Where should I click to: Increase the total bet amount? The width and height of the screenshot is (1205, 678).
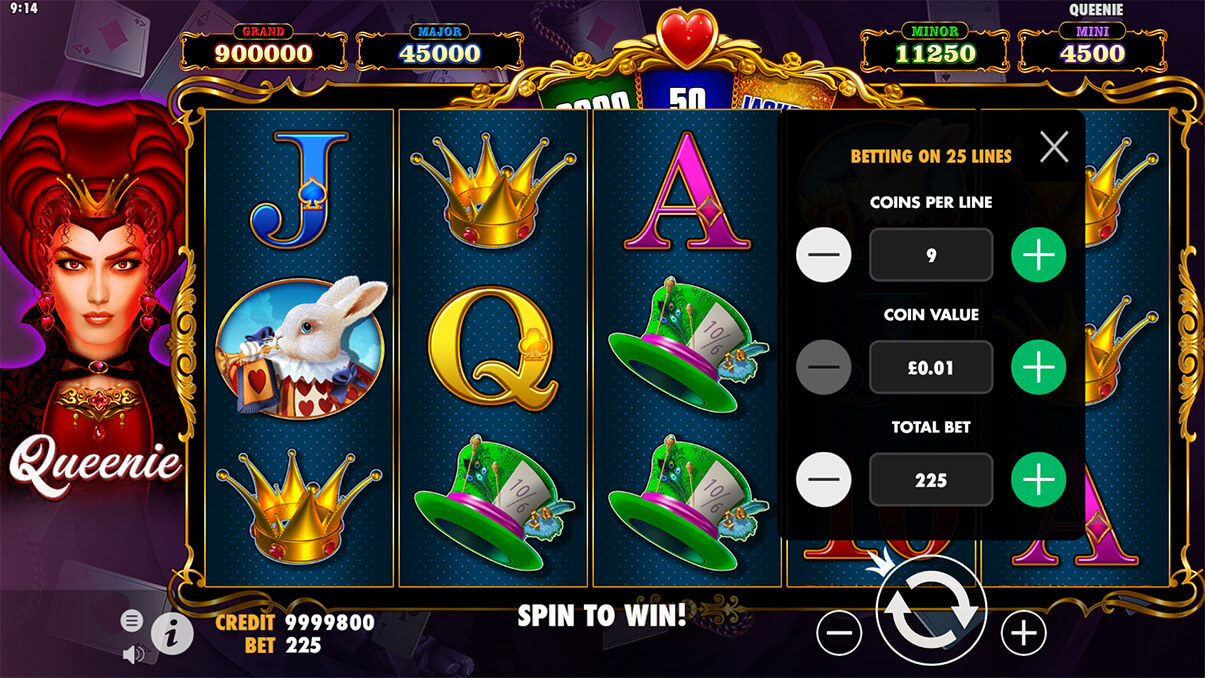coord(1038,480)
